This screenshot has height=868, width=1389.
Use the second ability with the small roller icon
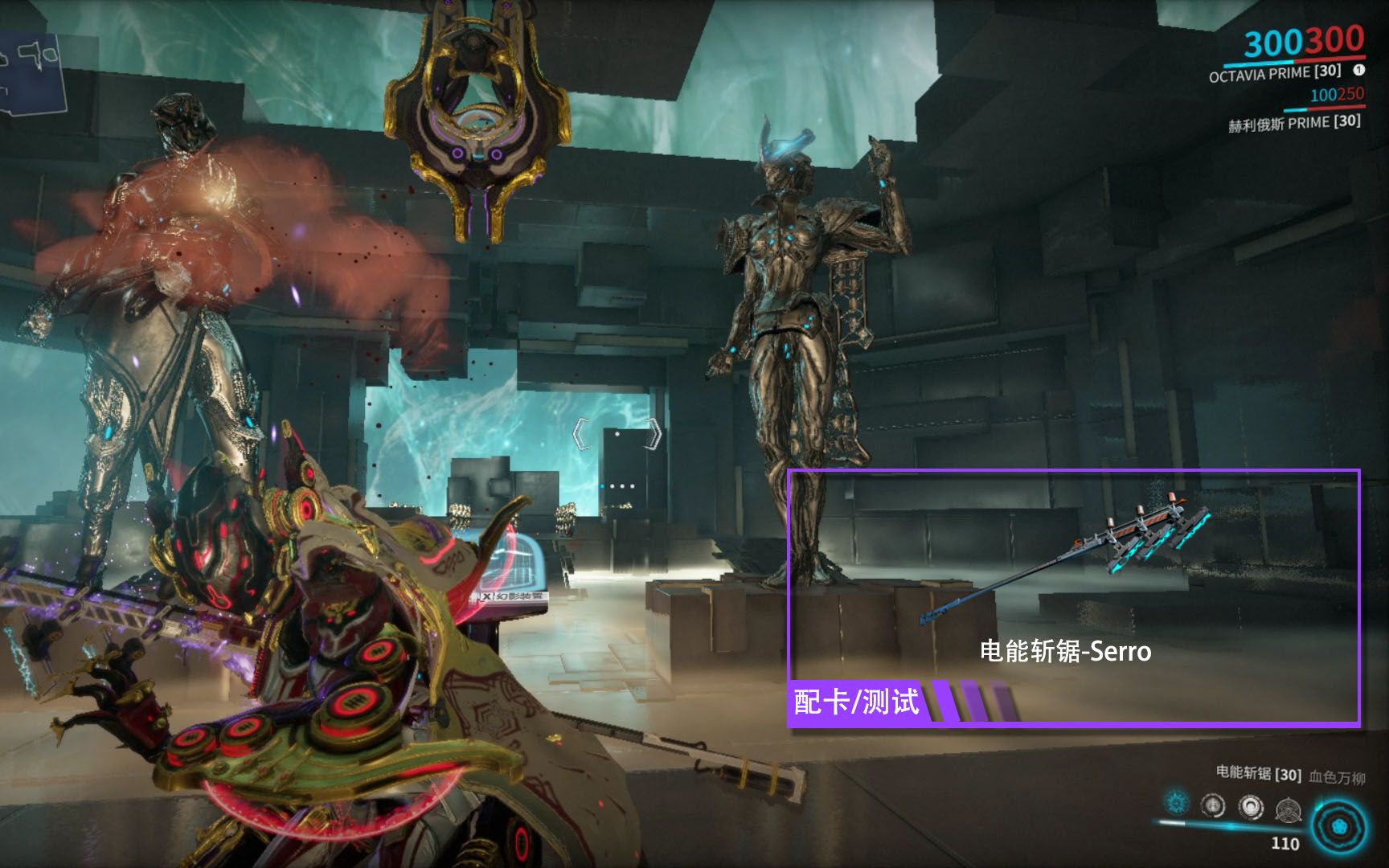[x=1213, y=805]
